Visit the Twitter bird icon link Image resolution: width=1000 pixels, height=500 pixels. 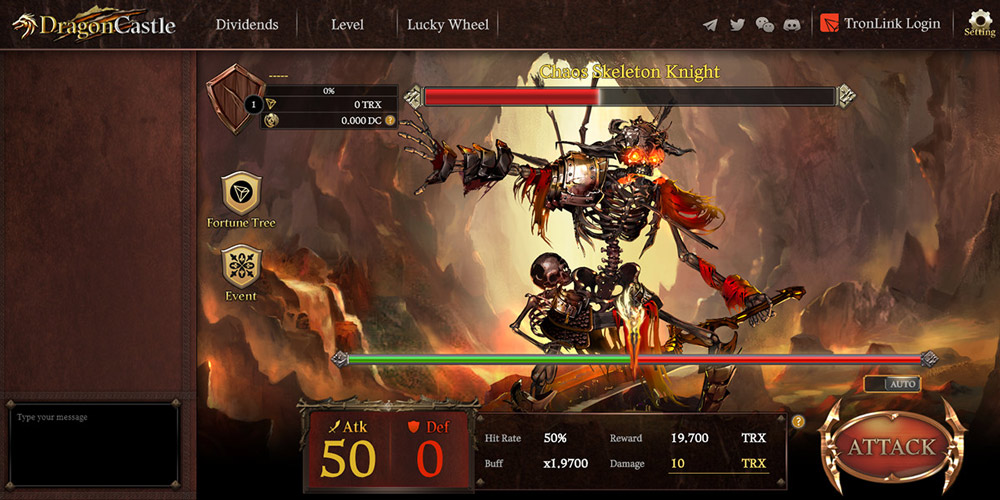coord(737,24)
